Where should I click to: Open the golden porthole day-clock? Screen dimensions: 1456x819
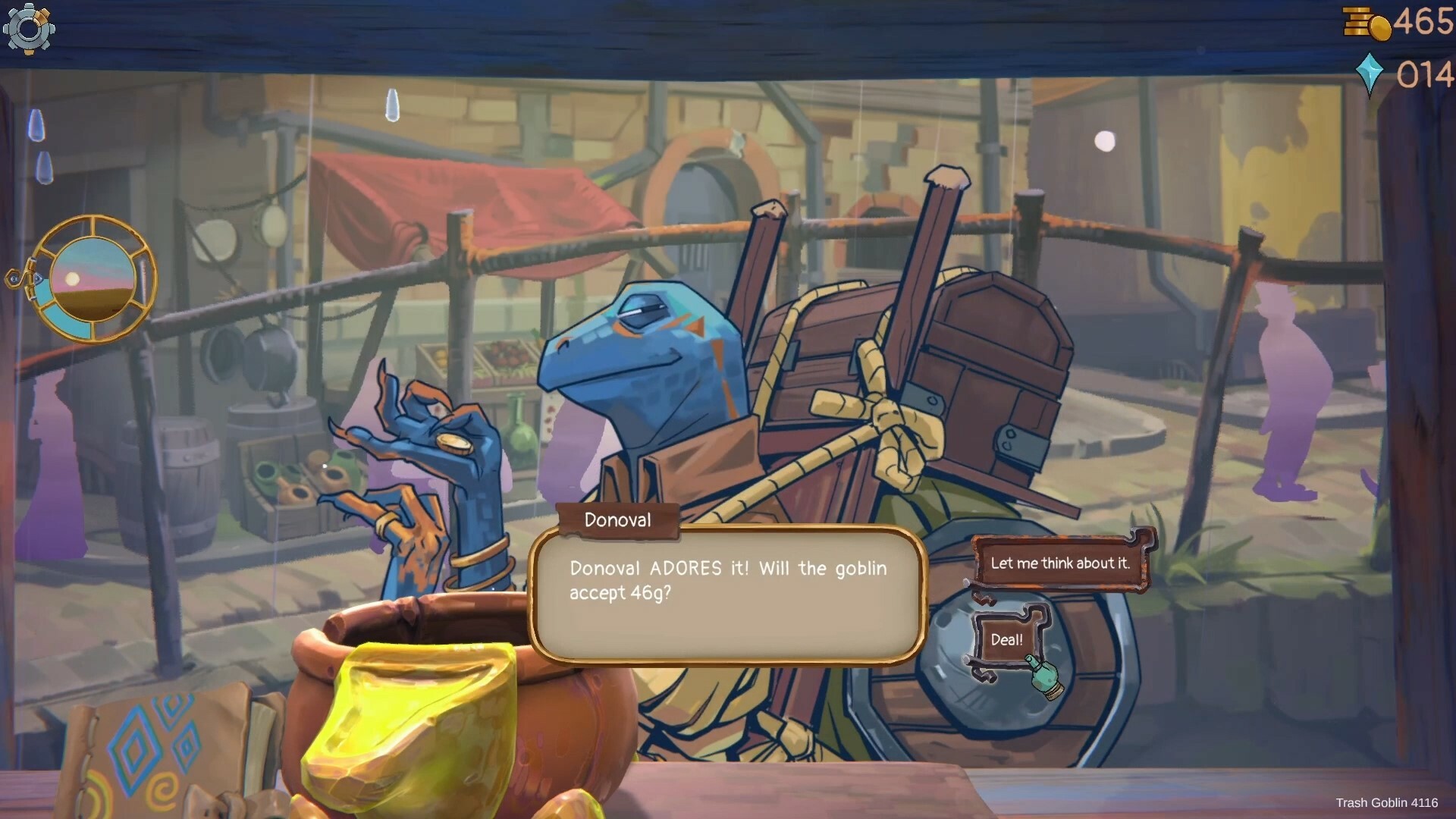93,281
